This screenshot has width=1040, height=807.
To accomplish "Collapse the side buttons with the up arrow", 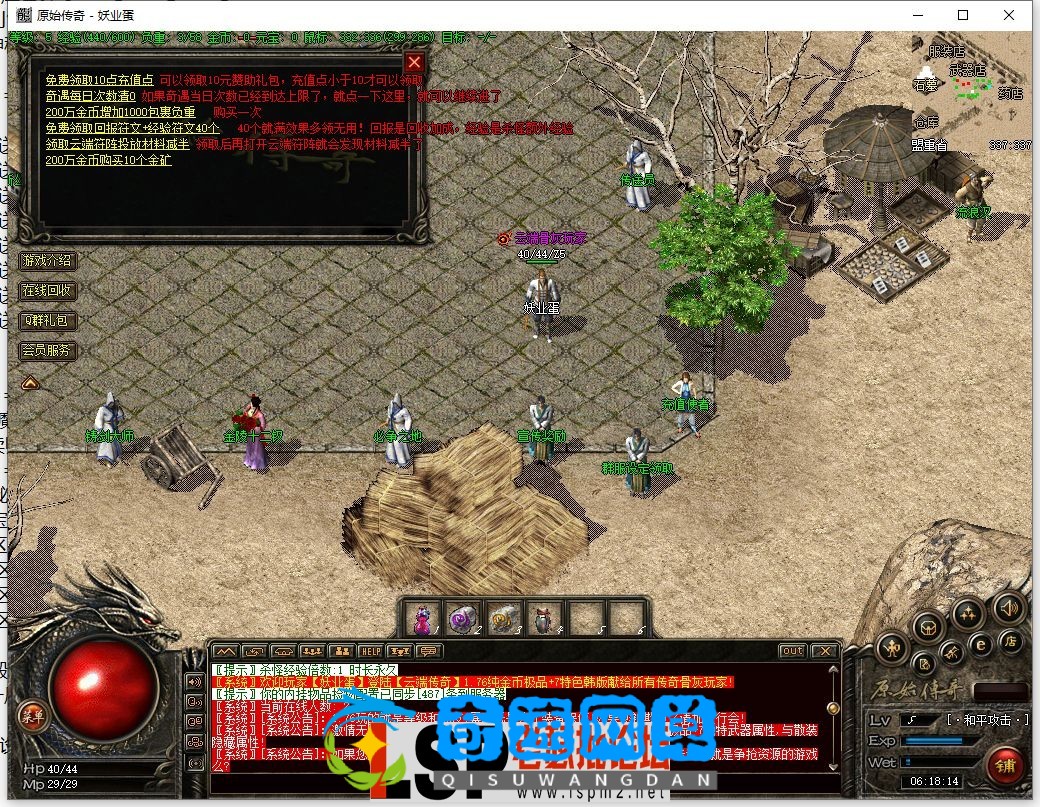I will click(x=30, y=382).
